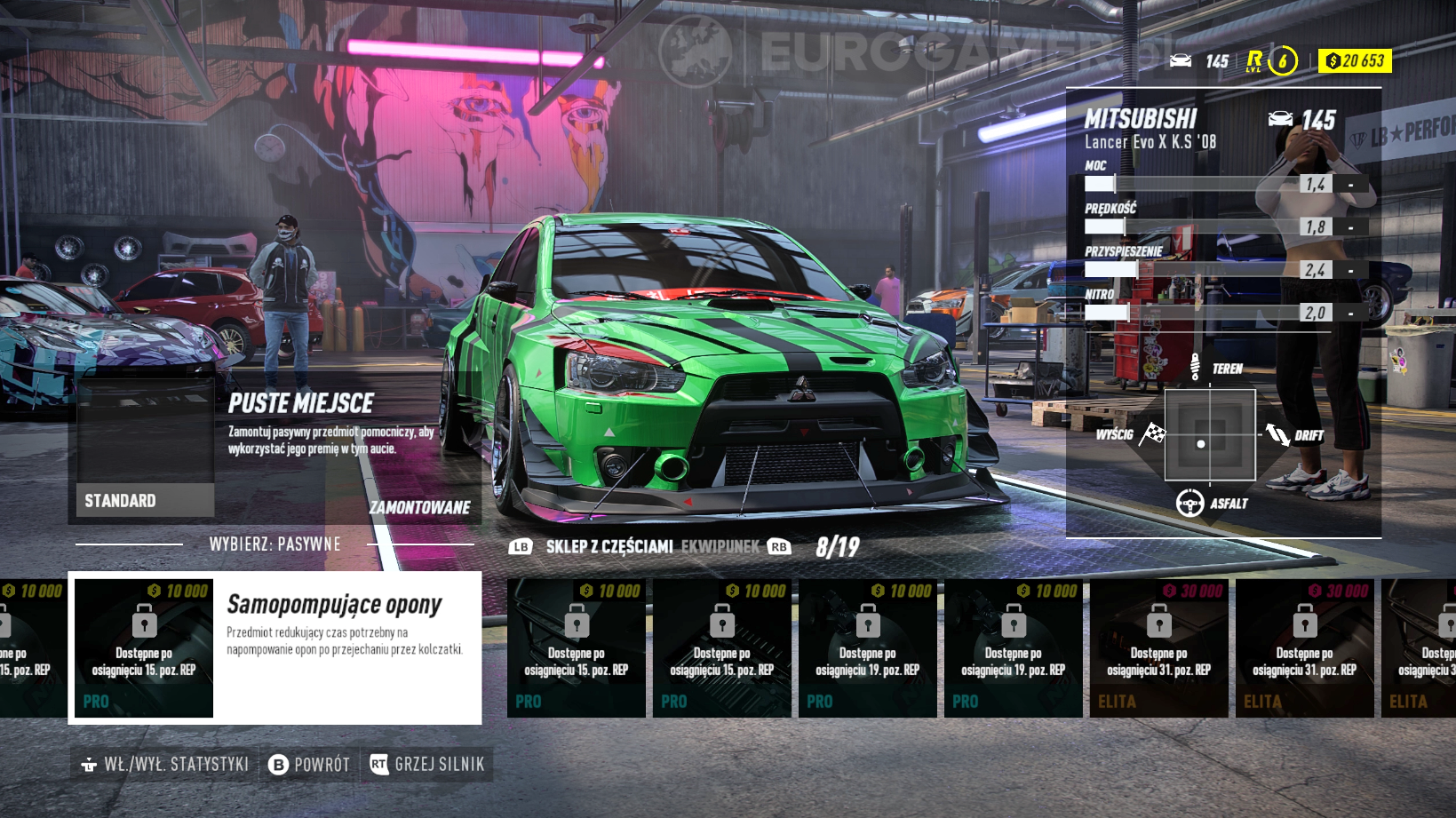This screenshot has height=818, width=1456.
Task: Open the SKLEP Z CZĘŚCIAMI tab
Action: tap(609, 547)
